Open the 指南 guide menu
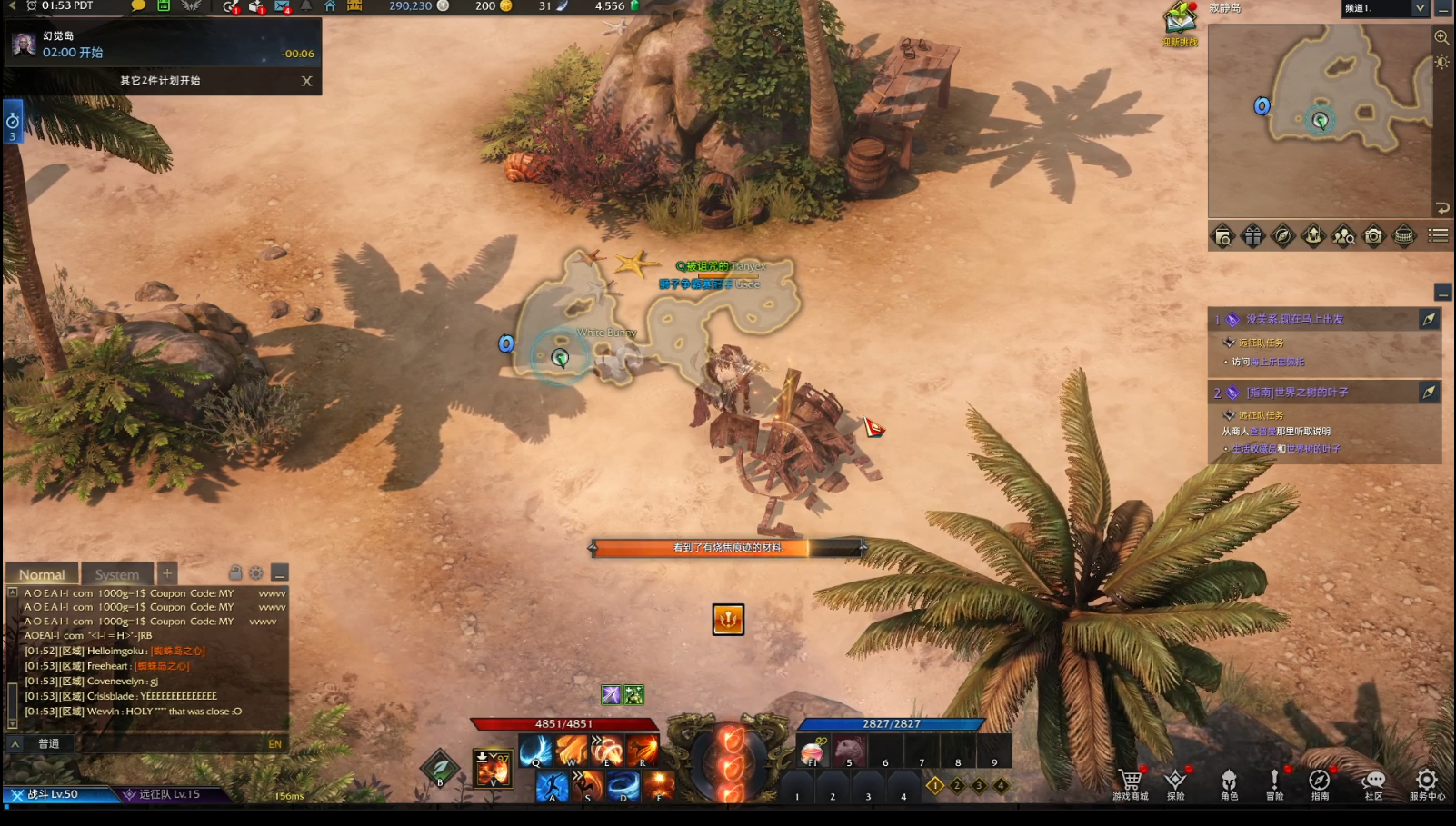1456x826 pixels. [1319, 781]
